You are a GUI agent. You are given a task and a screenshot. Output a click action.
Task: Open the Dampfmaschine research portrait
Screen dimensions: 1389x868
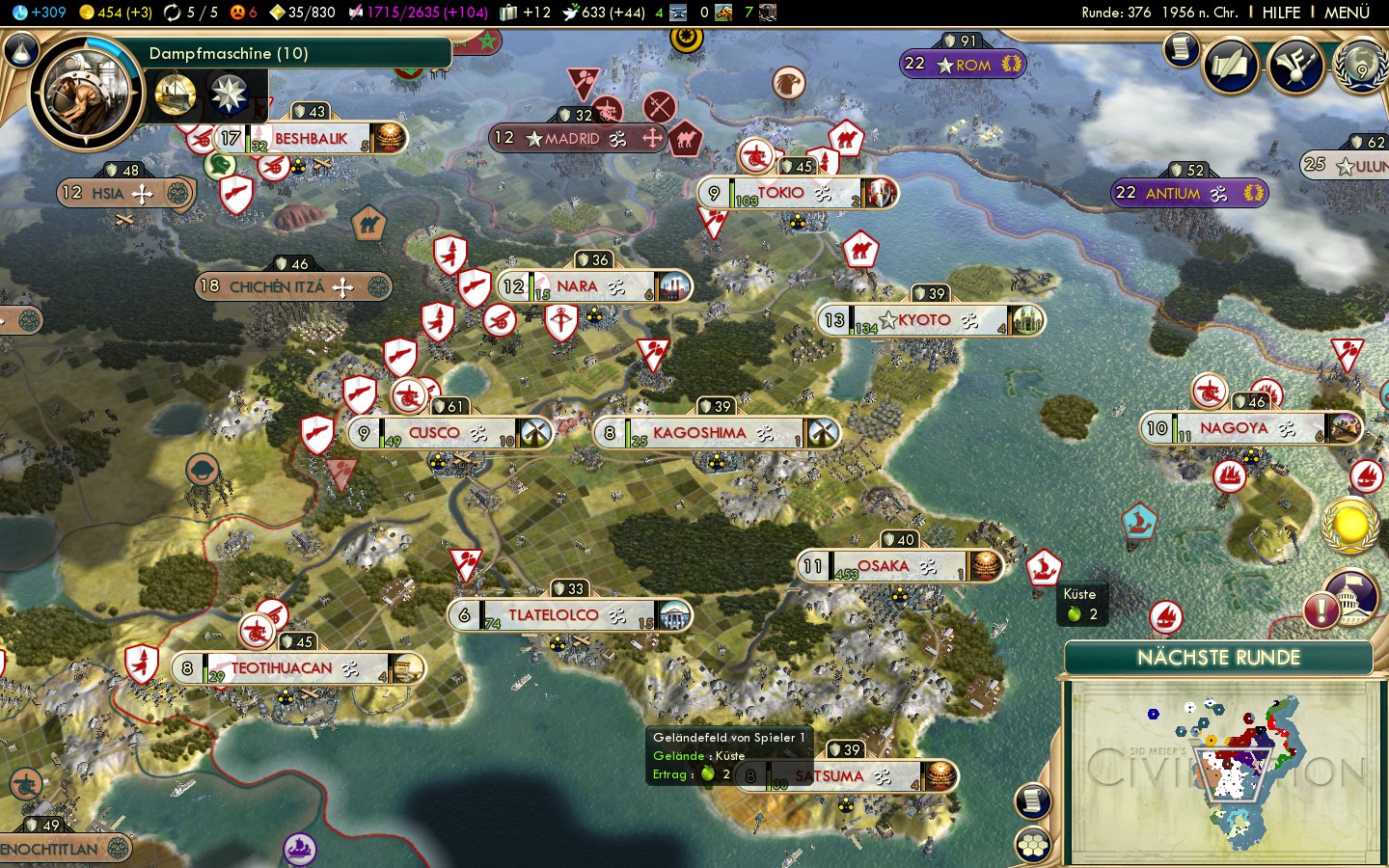87,95
